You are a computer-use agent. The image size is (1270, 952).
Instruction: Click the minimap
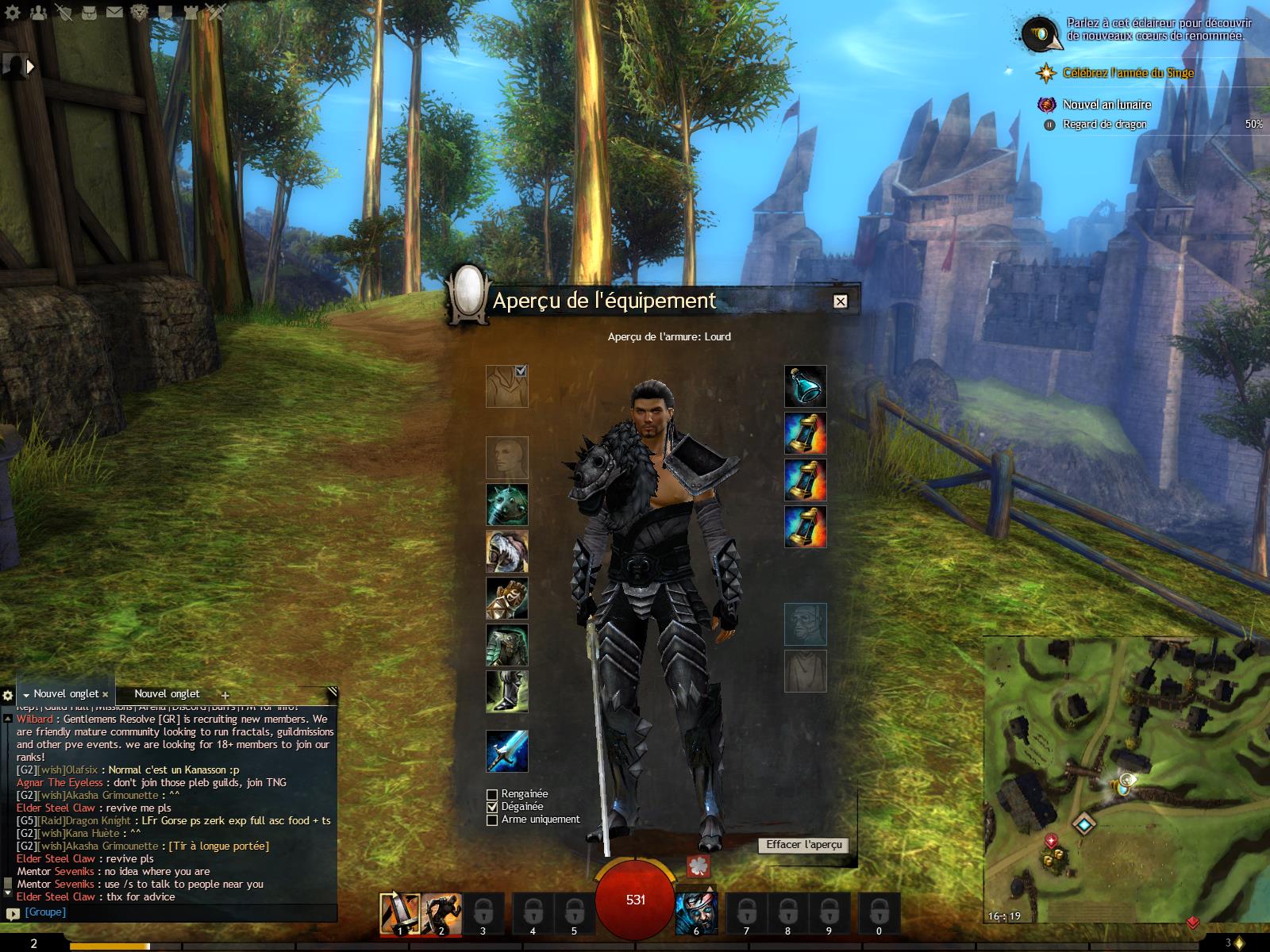click(1126, 781)
